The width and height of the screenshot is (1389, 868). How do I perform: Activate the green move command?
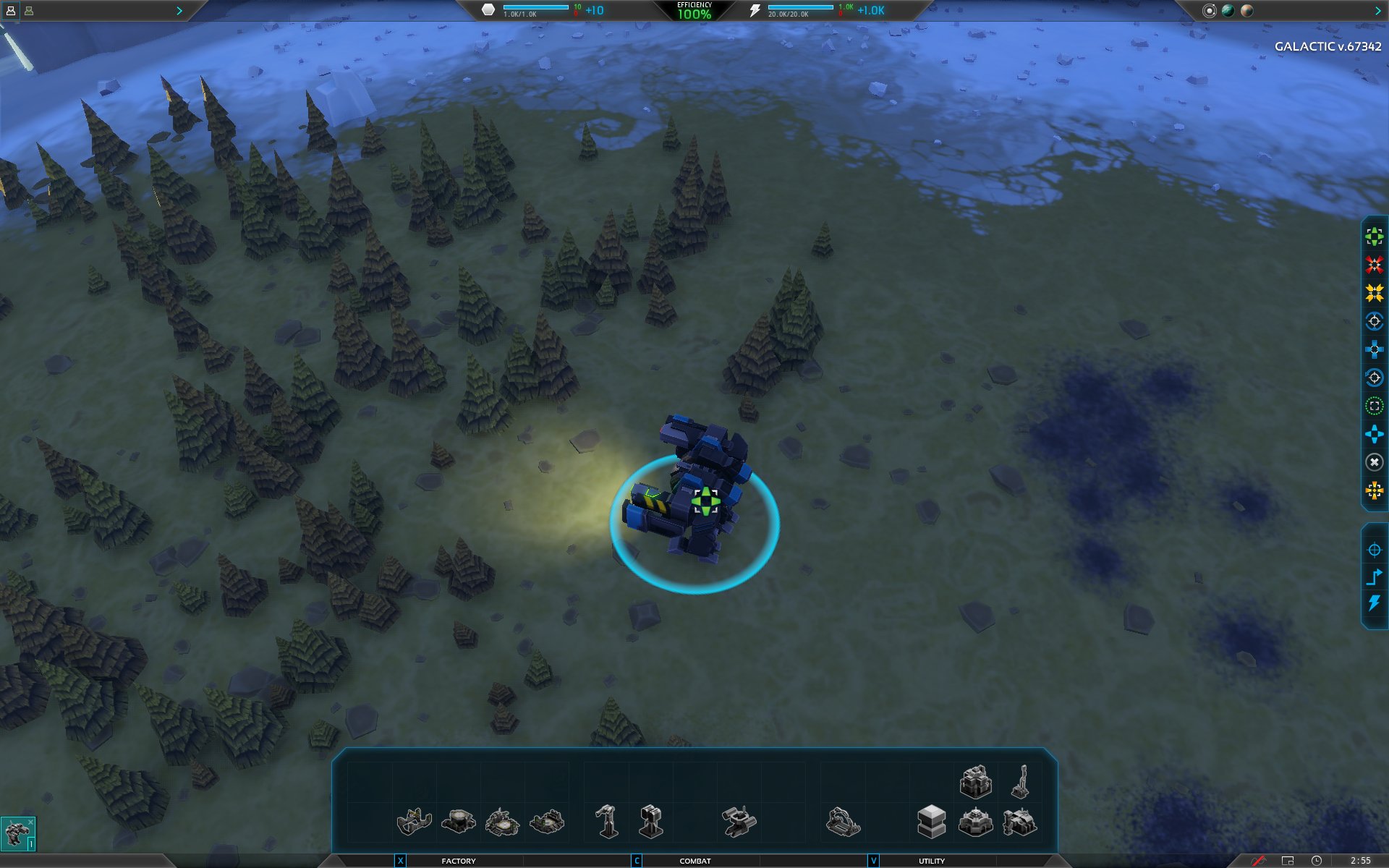(1374, 237)
